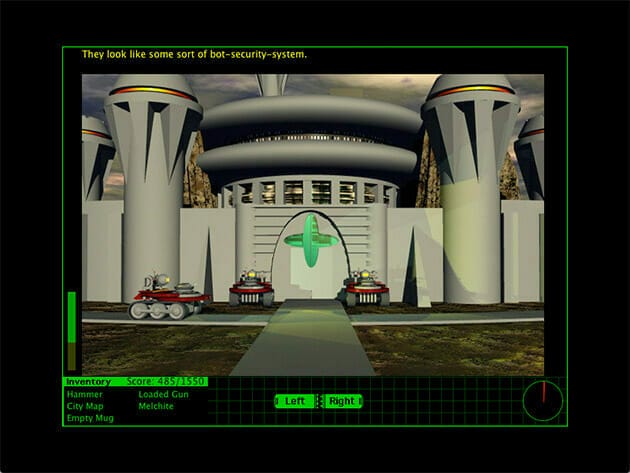Click the Inventory header label

[88, 382]
